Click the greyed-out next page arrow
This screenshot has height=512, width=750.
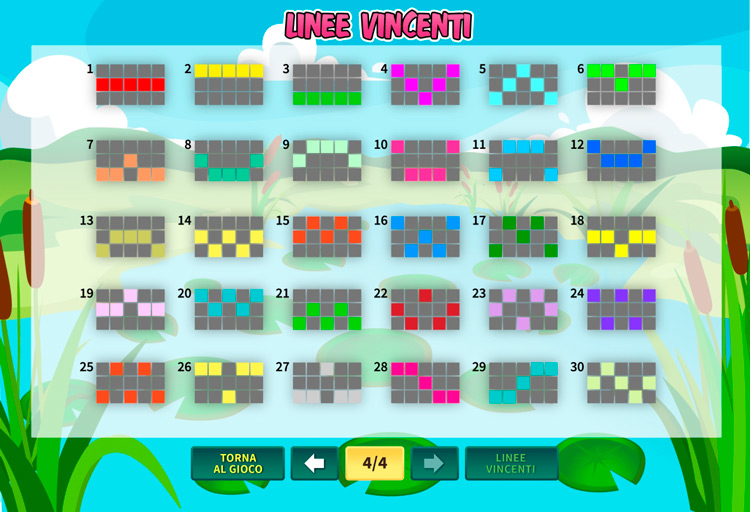[x=434, y=463]
